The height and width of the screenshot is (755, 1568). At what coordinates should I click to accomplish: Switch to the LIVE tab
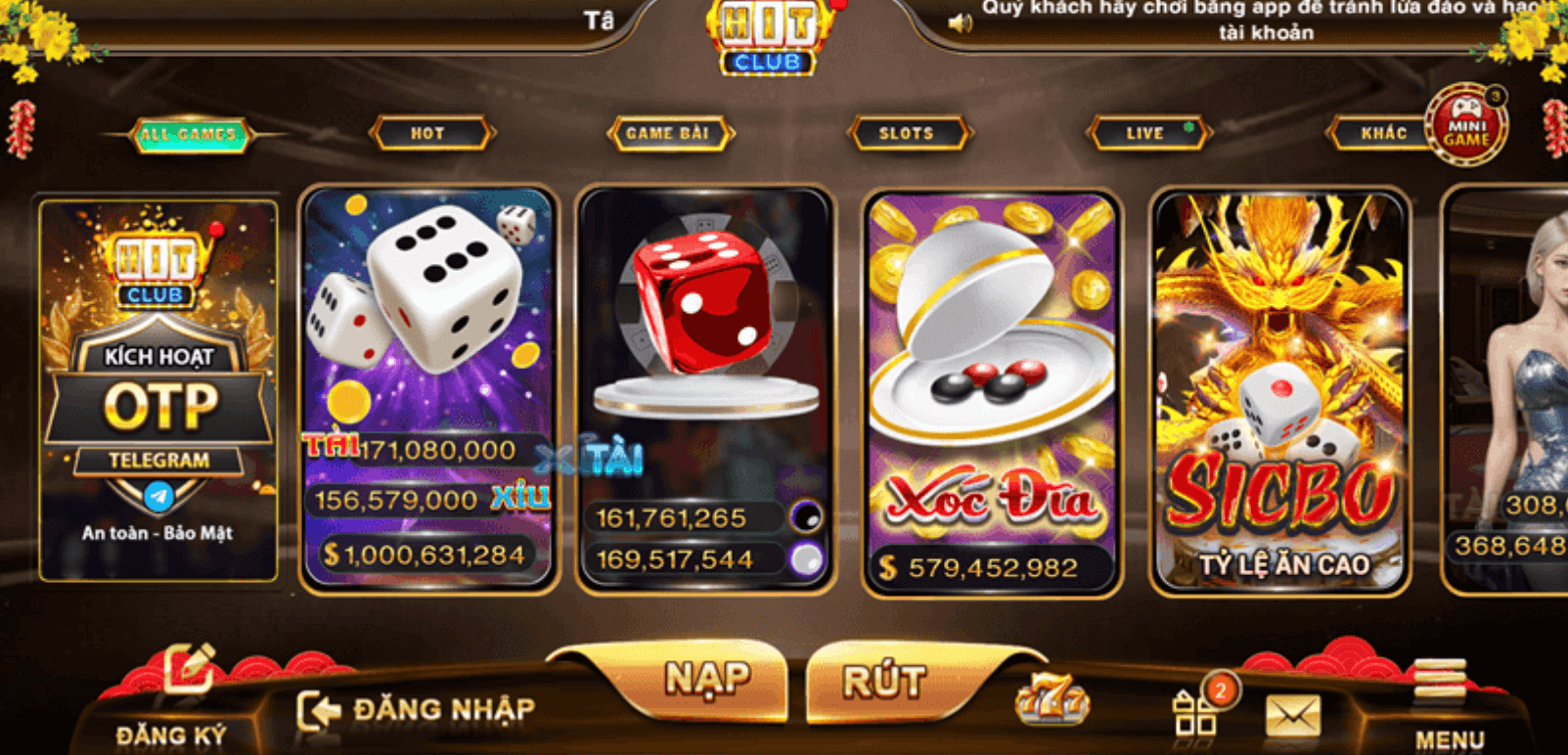(x=1147, y=133)
